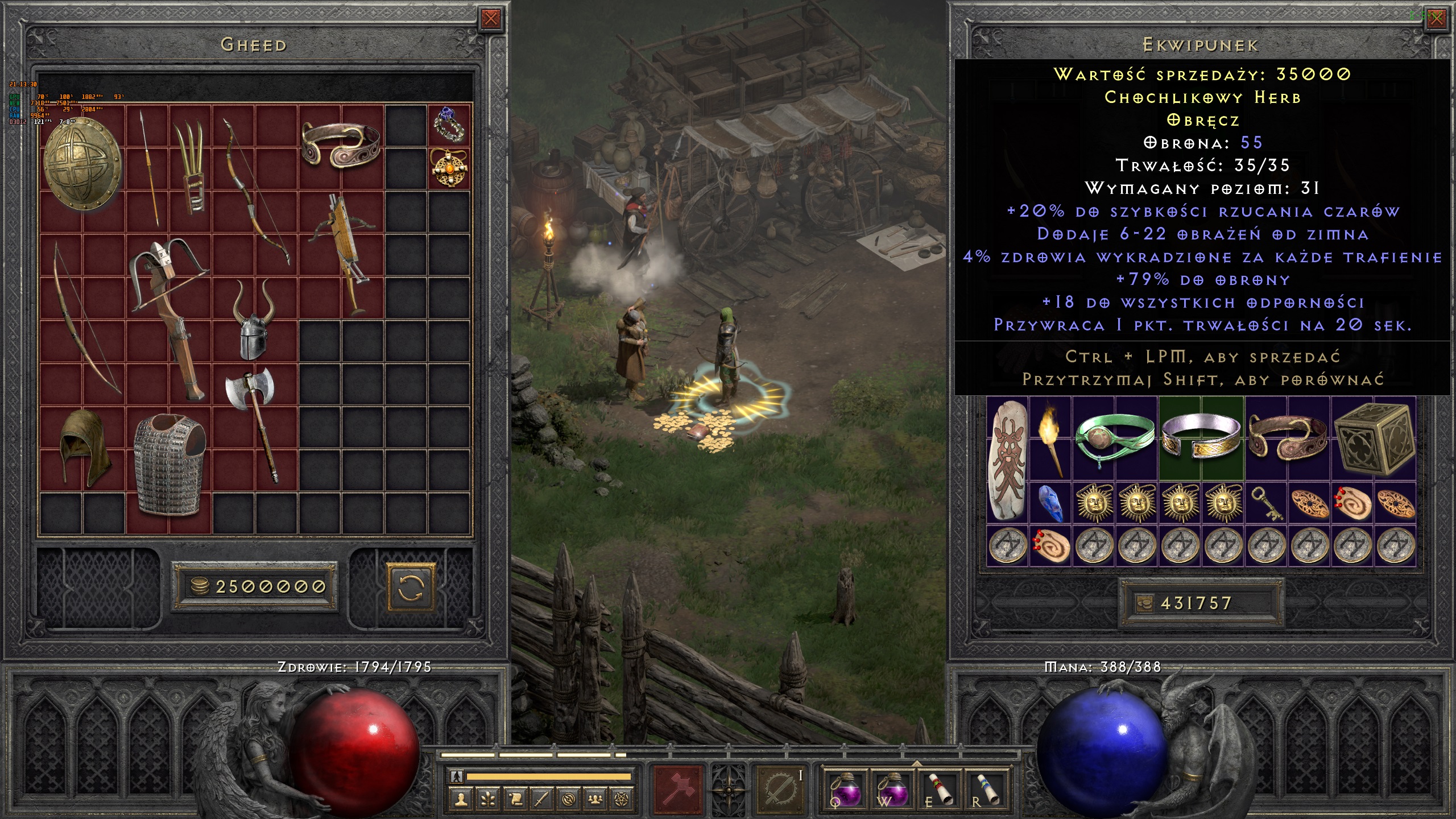Viewport: 1456px width, 819px height.
Task: Select the green circlet in inventory
Action: point(1115,438)
